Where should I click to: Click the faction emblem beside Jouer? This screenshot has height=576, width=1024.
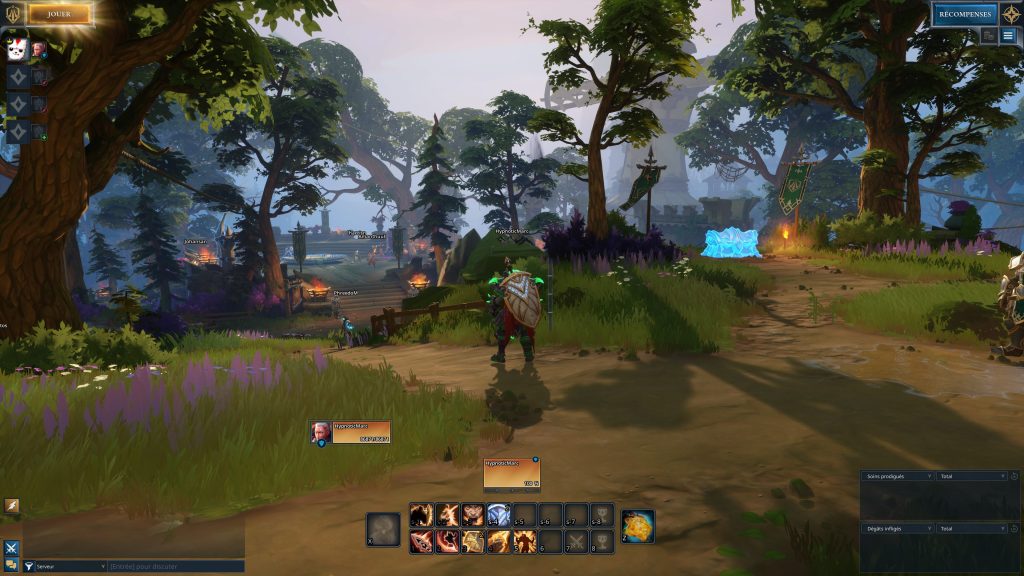pyautogui.click(x=13, y=14)
